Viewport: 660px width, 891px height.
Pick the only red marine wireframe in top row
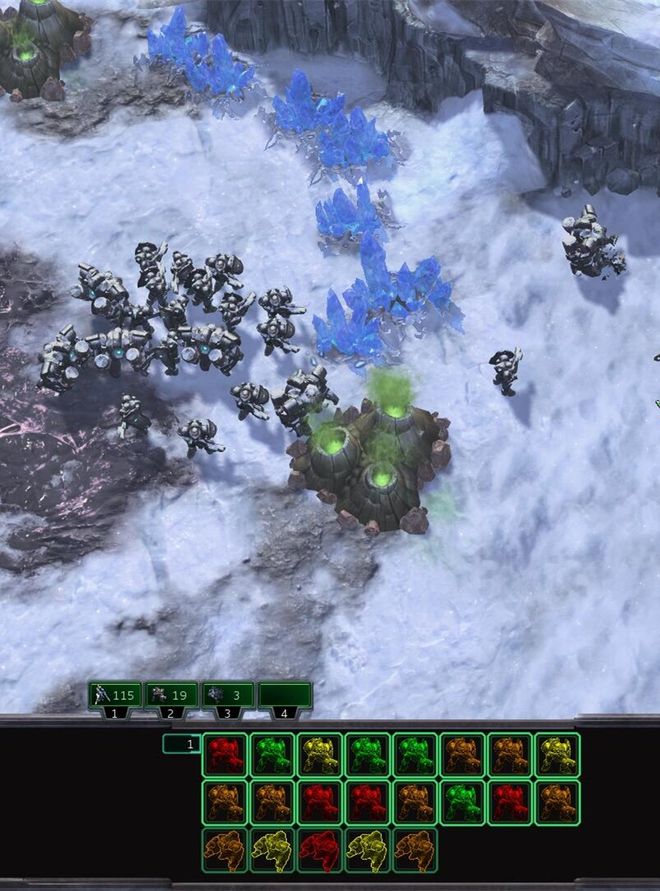225,755
